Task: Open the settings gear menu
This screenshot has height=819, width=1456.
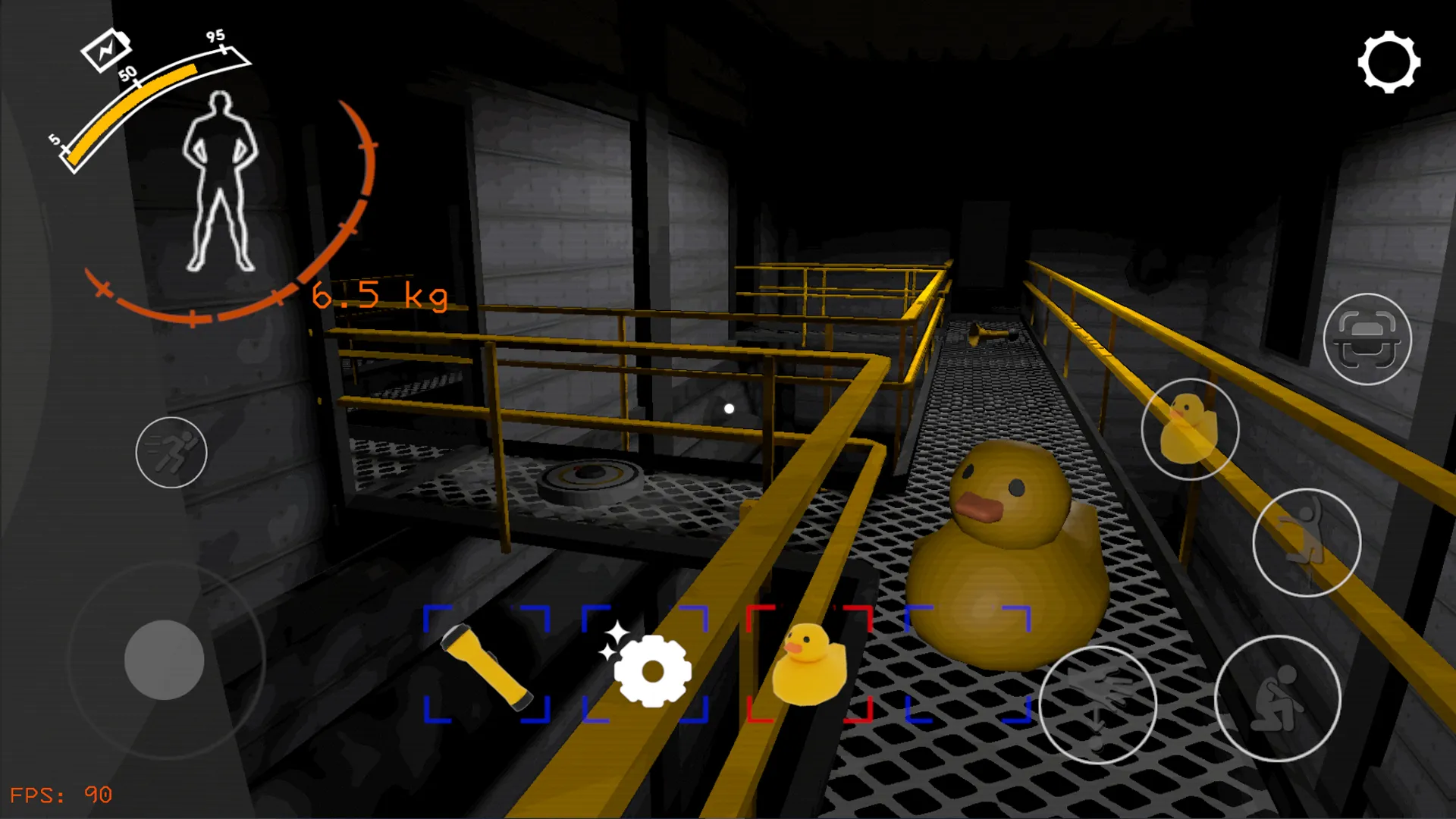Action: tap(1389, 62)
